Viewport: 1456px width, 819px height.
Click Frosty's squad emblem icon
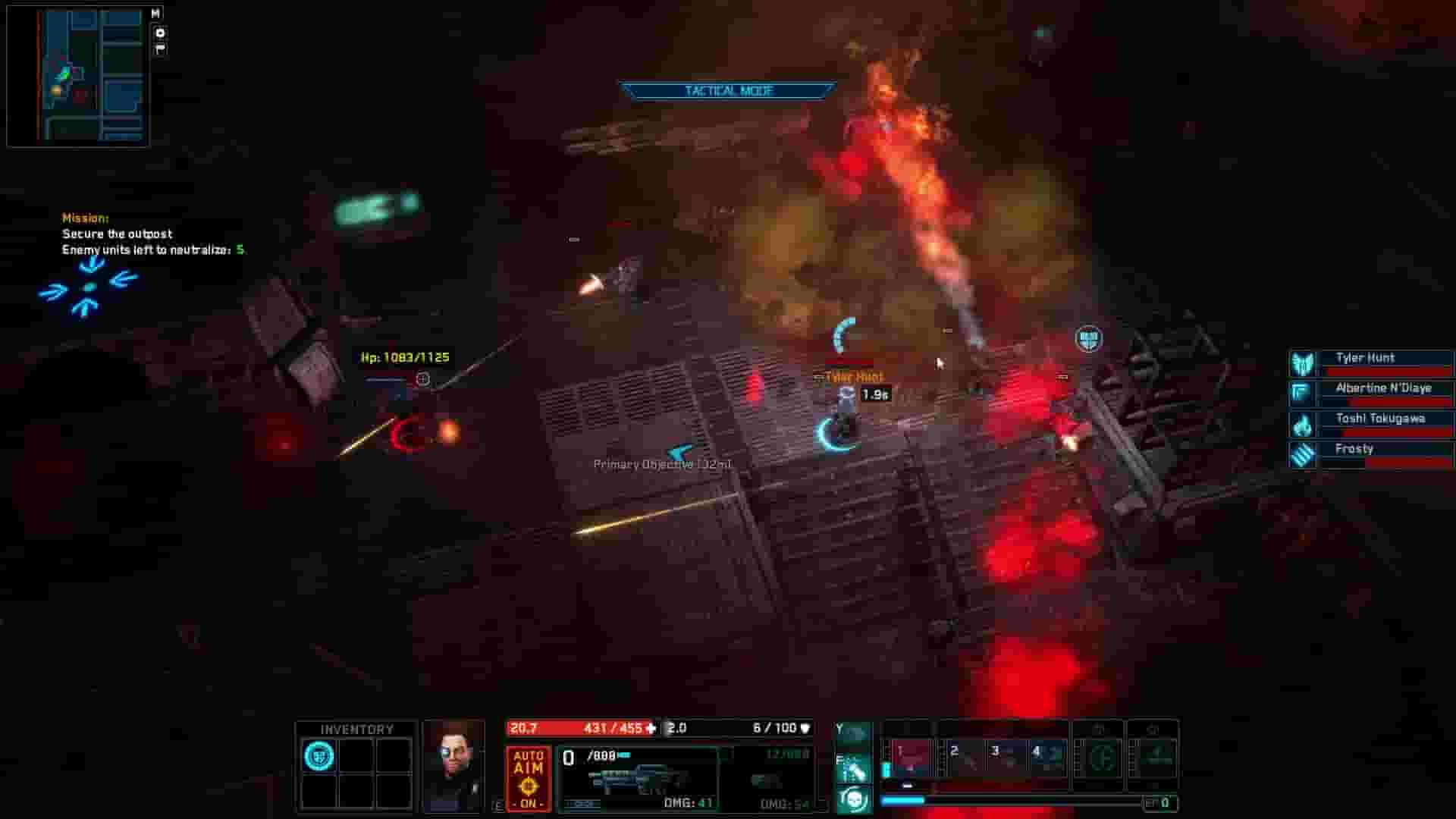pyautogui.click(x=1301, y=455)
